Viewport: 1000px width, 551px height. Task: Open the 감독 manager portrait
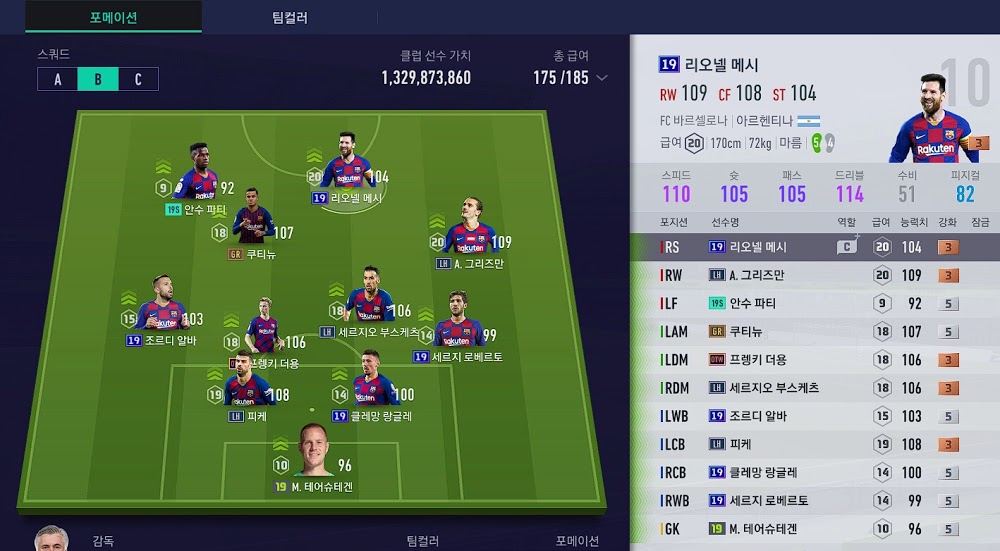click(52, 538)
